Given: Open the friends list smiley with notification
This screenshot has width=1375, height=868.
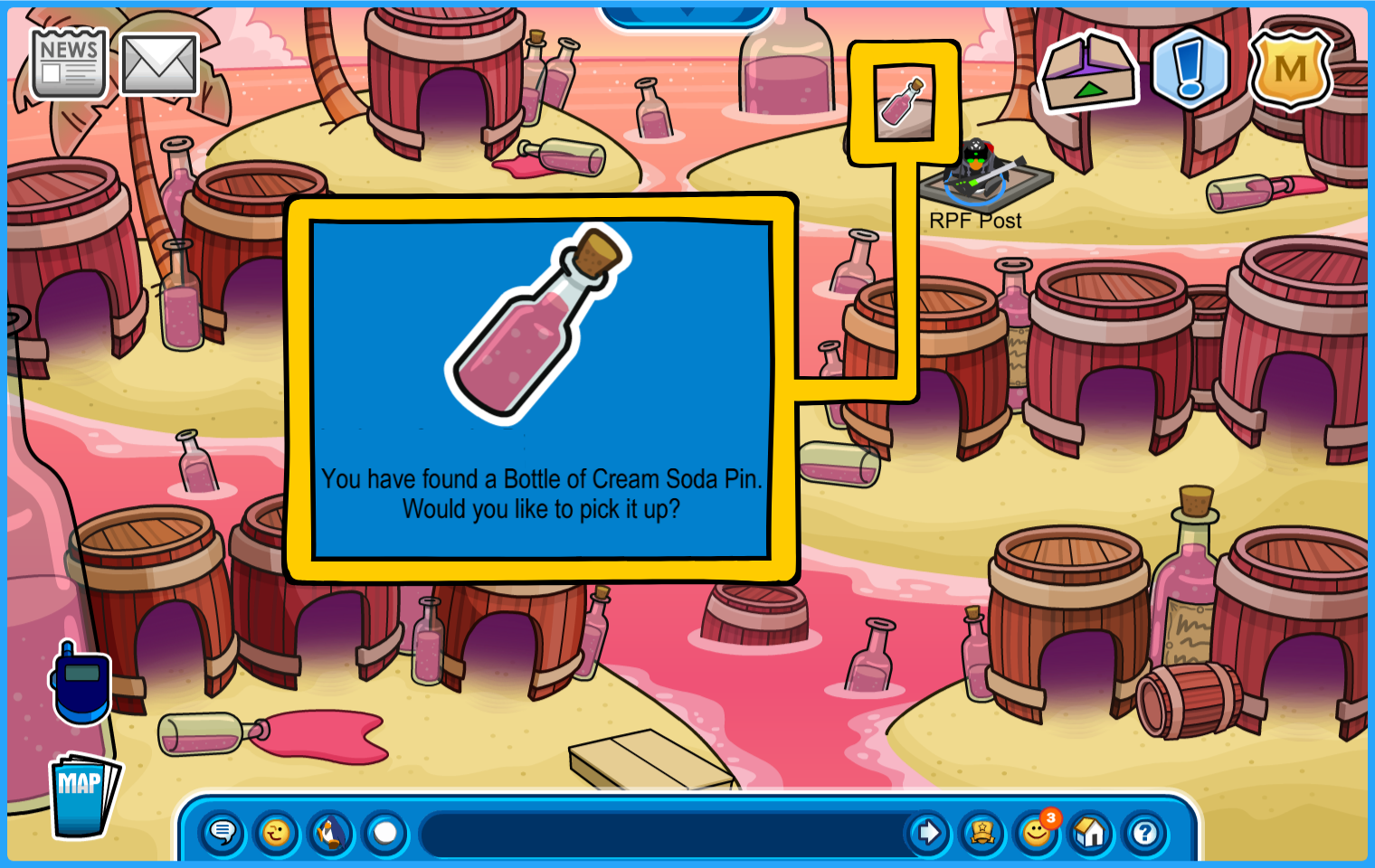Looking at the screenshot, I should point(1037,832).
